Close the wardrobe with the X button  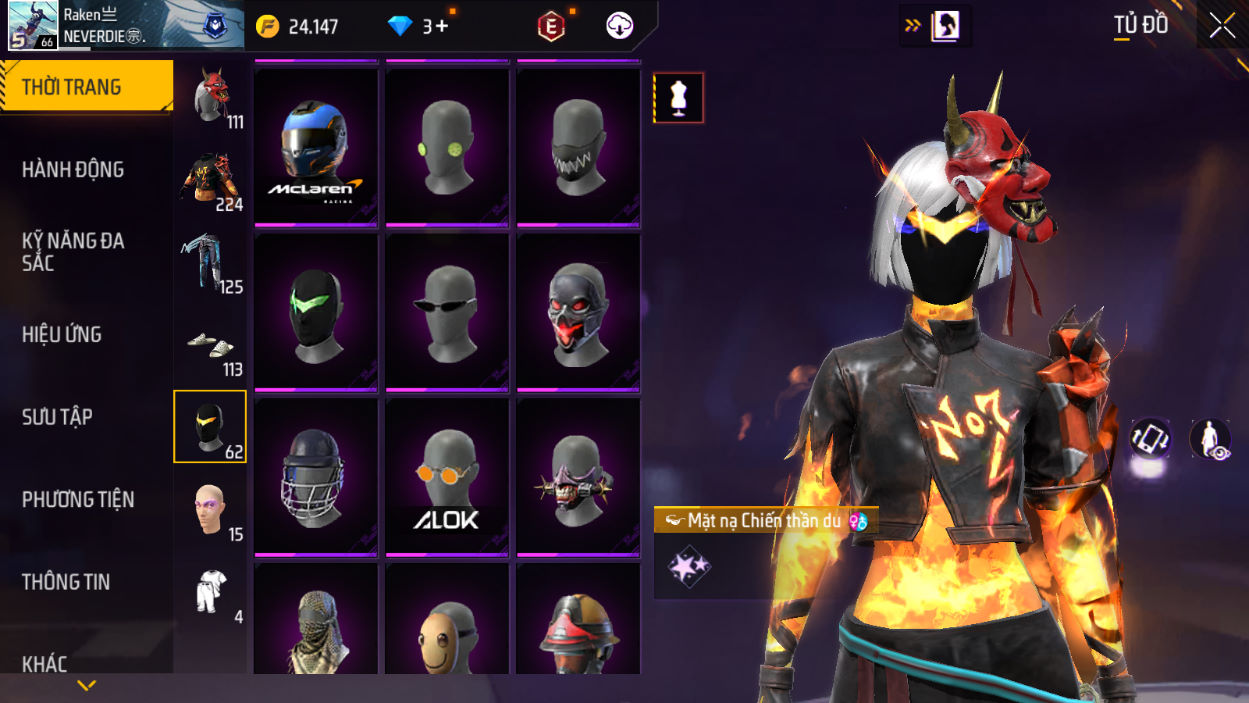(x=1222, y=26)
